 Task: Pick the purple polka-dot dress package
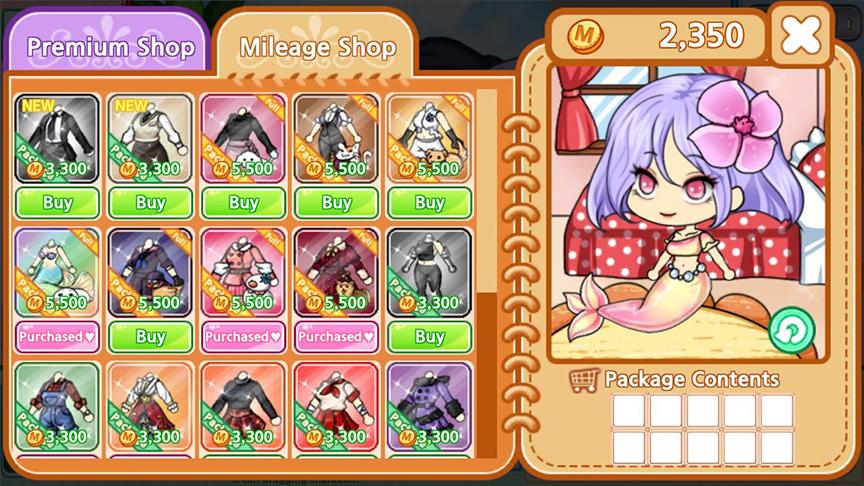point(429,405)
